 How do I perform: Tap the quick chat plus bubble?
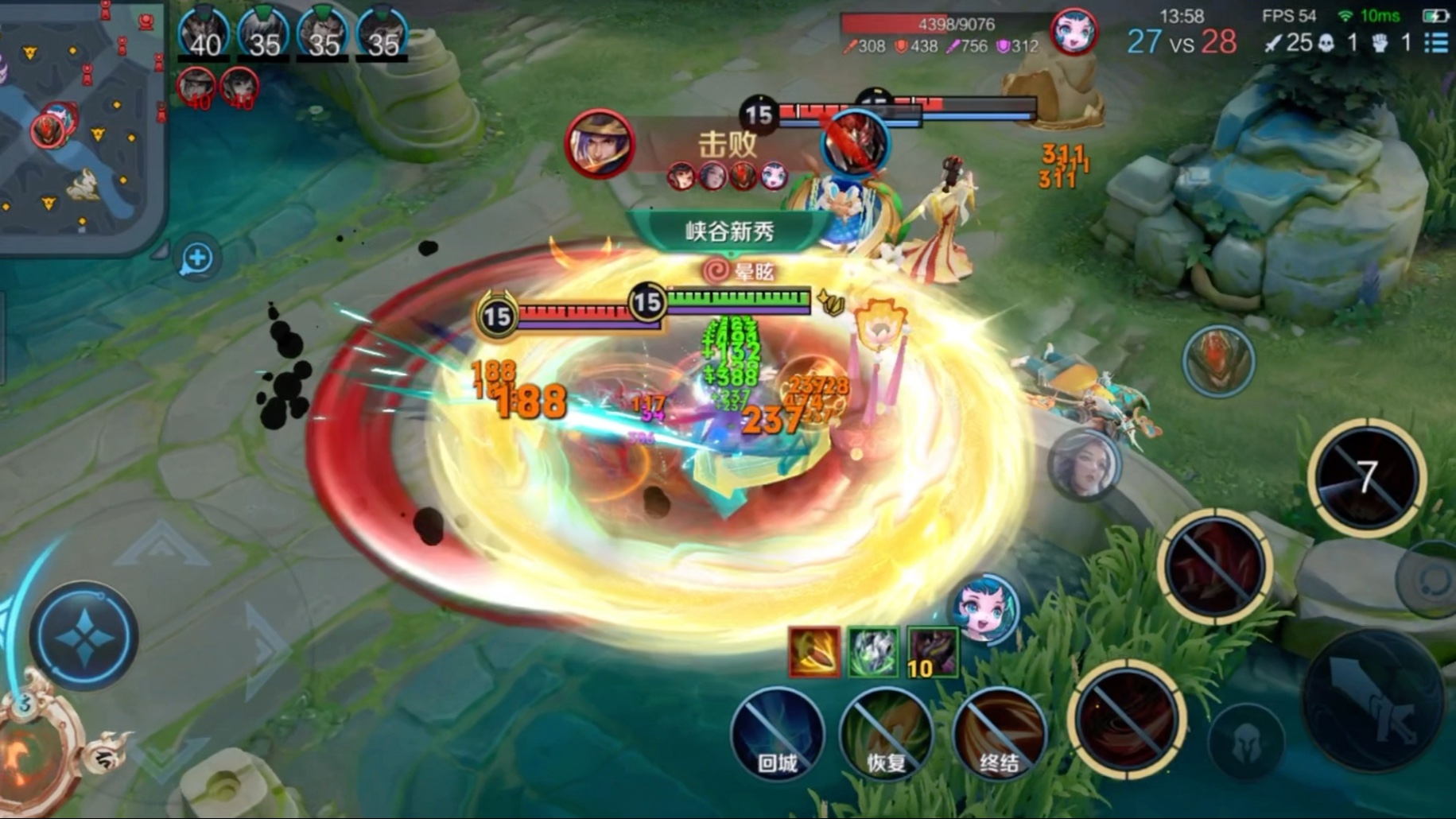[196, 258]
